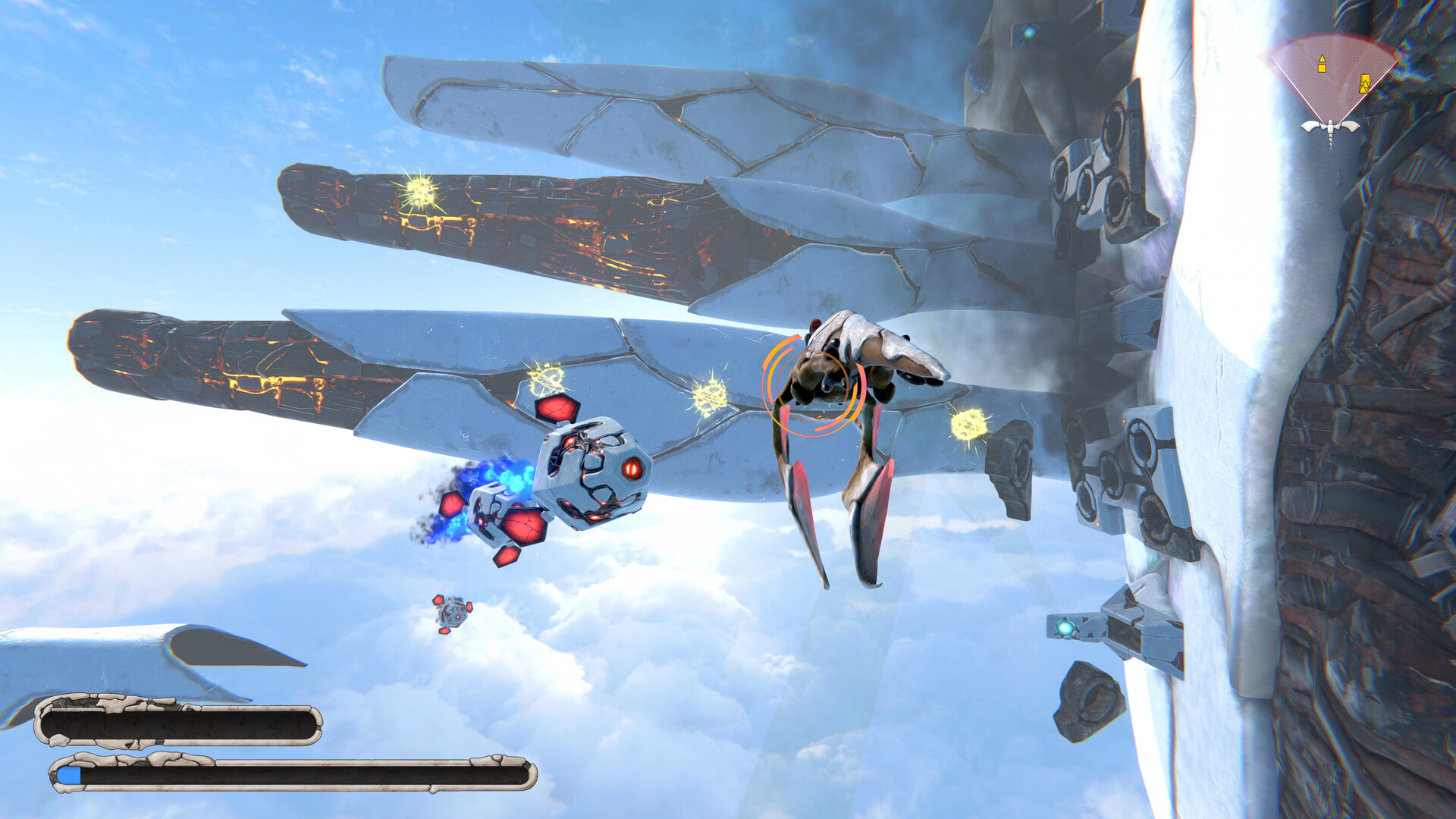Image resolution: width=1456 pixels, height=819 pixels.
Task: Select the yellow triangle marker inside the minimap cone
Action: (x=1323, y=58)
